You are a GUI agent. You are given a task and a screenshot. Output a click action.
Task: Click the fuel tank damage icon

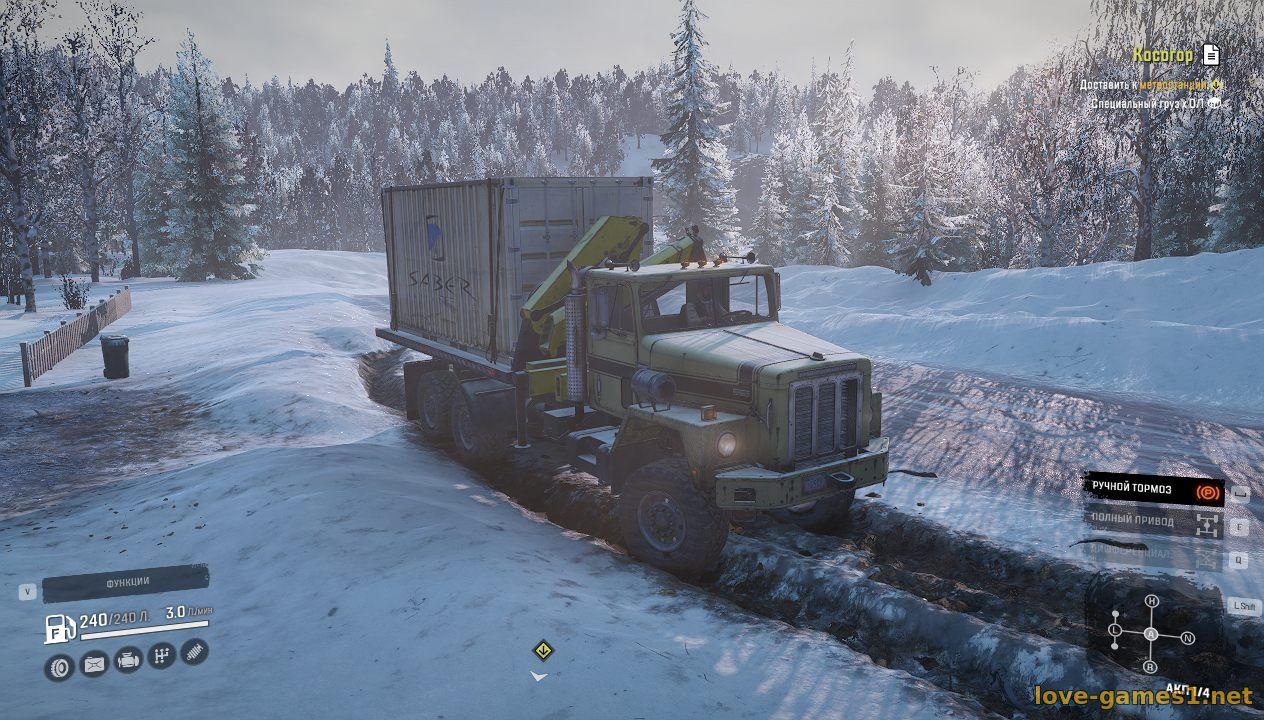click(94, 663)
